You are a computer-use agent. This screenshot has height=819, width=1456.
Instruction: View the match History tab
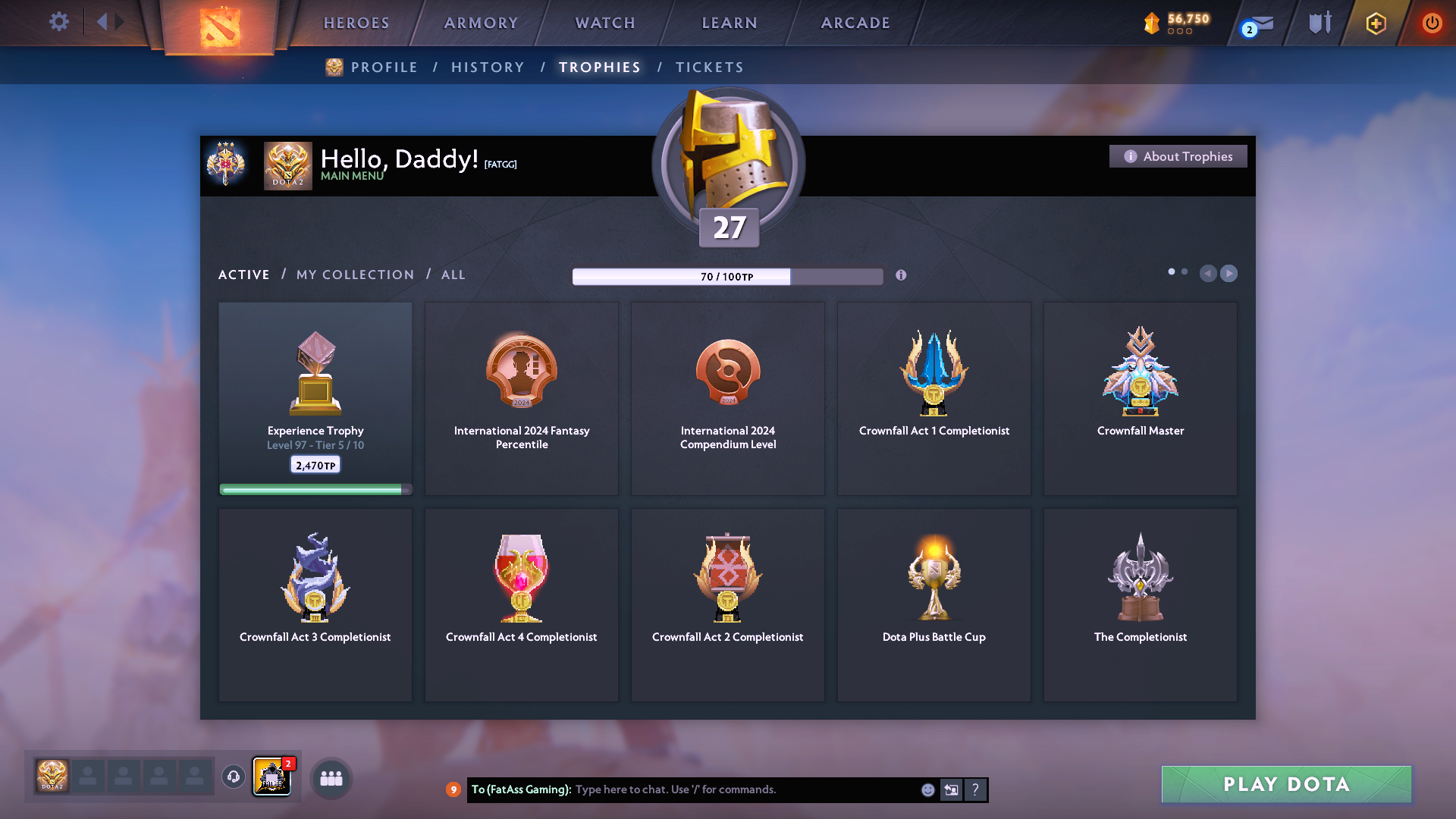pyautogui.click(x=488, y=67)
